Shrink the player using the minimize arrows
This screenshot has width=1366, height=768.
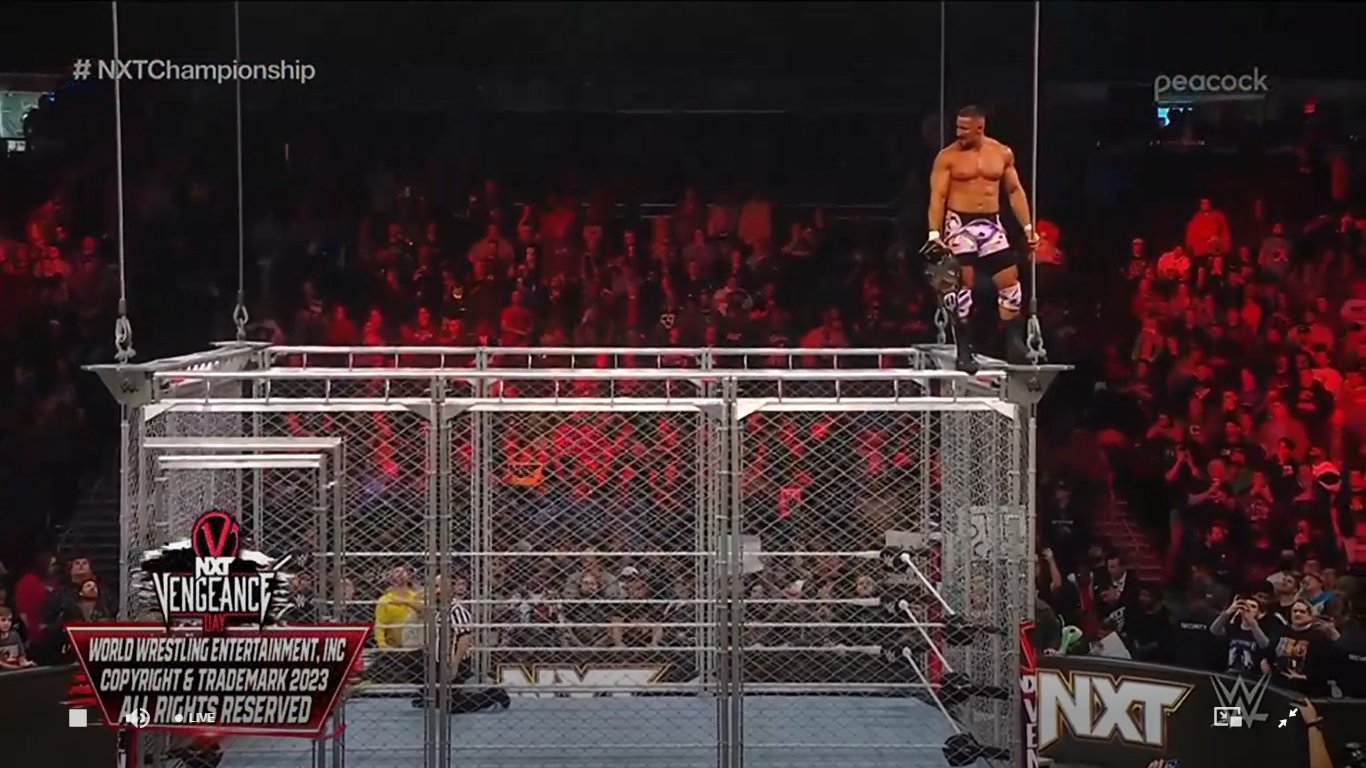[x=1288, y=716]
